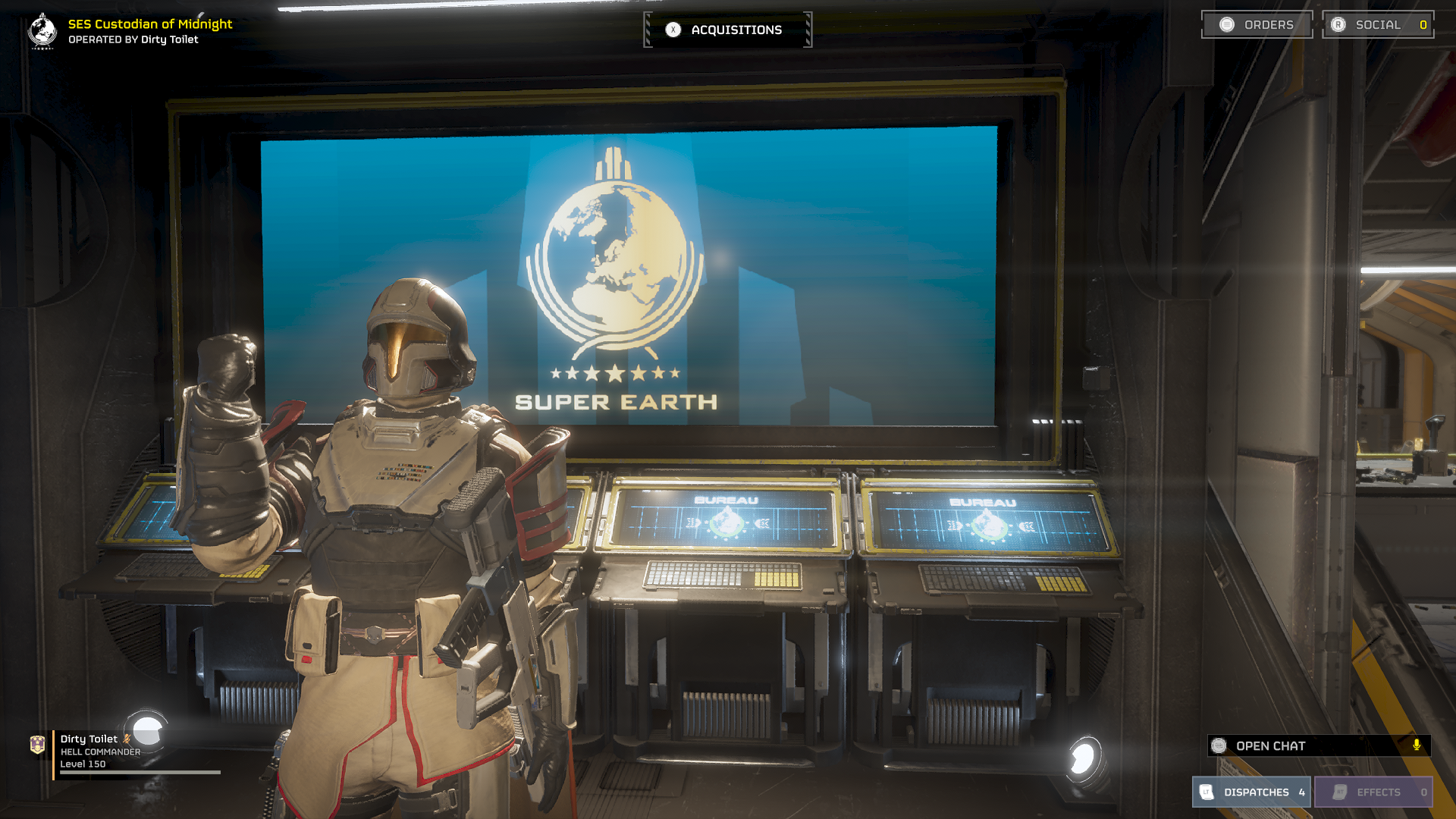Open the Orders panel

click(1257, 25)
